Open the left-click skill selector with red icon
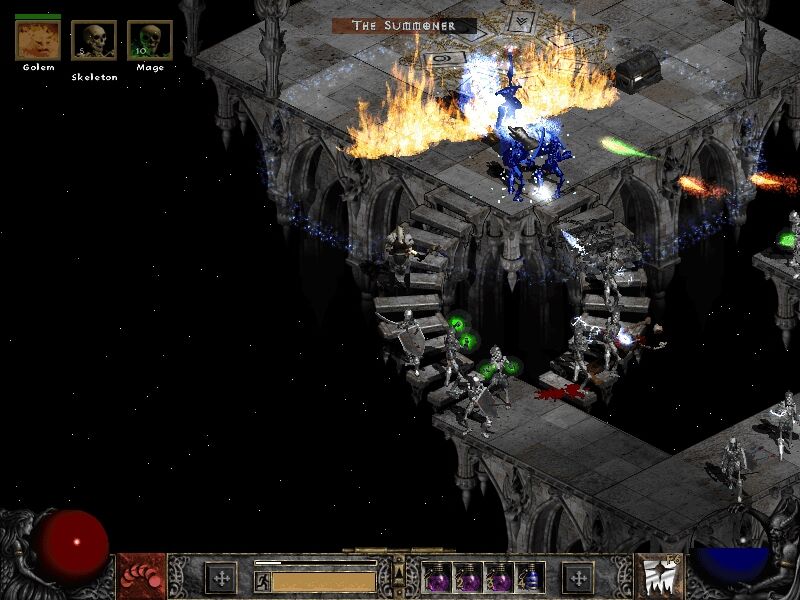The height and width of the screenshot is (600, 800). 140,577
